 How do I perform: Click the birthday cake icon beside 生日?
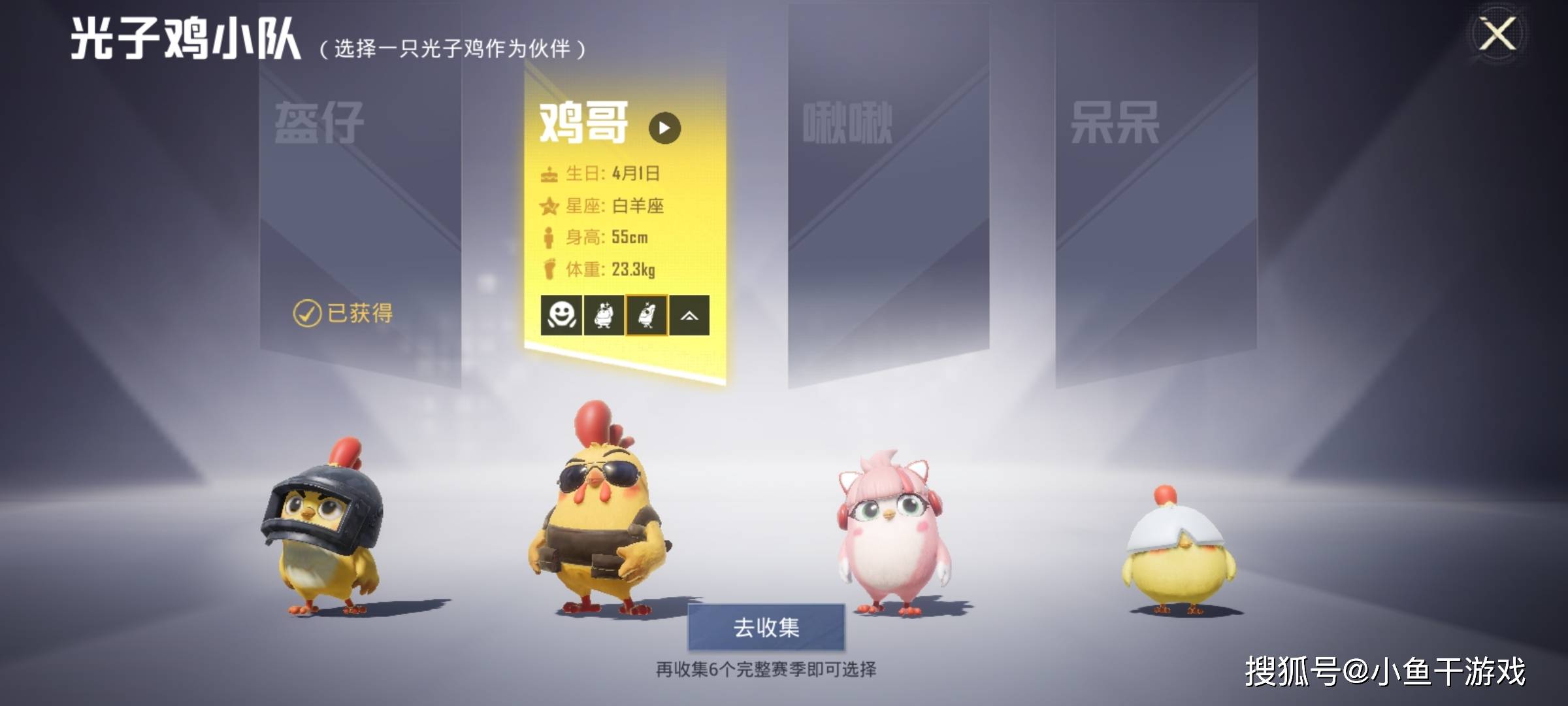tap(547, 176)
